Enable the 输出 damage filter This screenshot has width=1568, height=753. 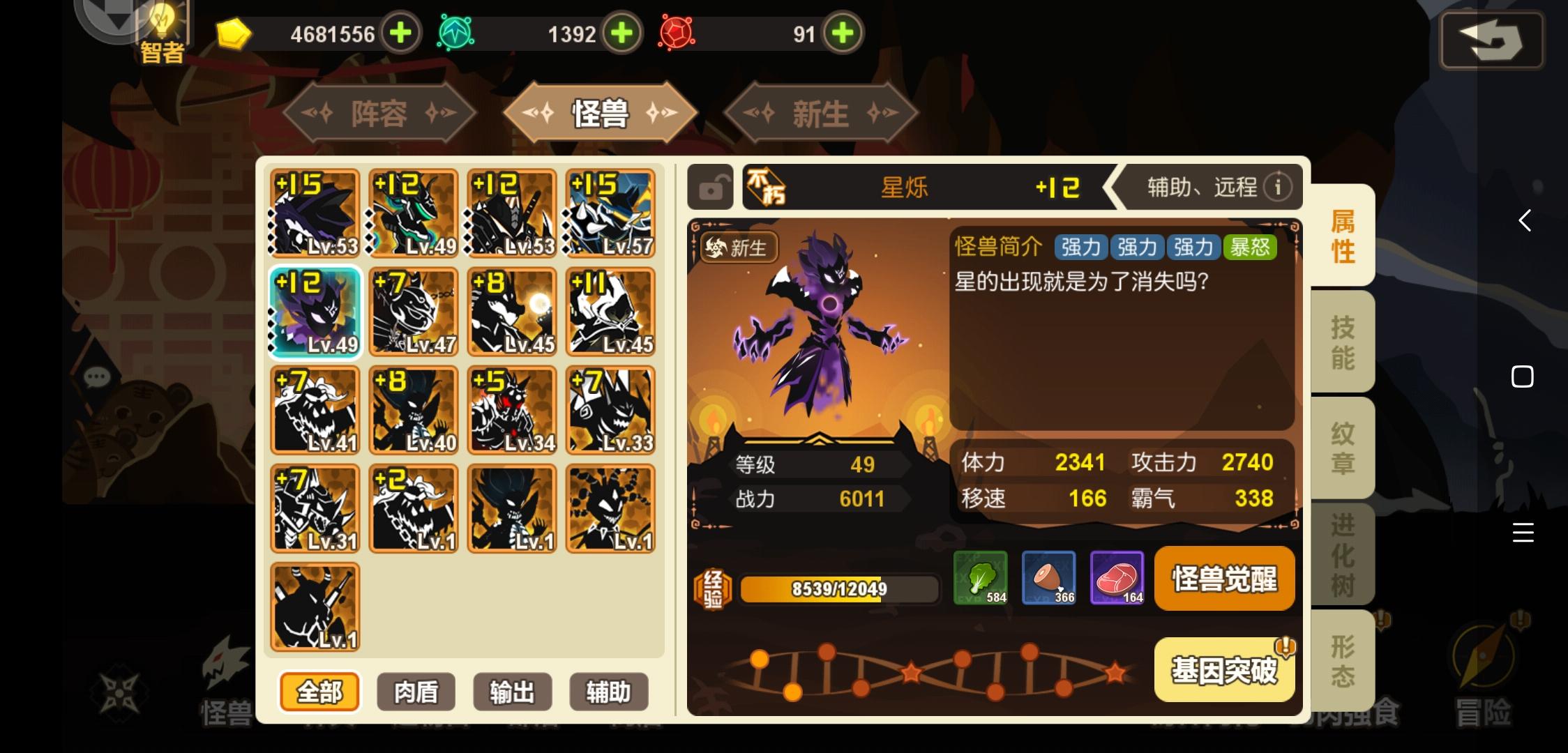pos(512,692)
